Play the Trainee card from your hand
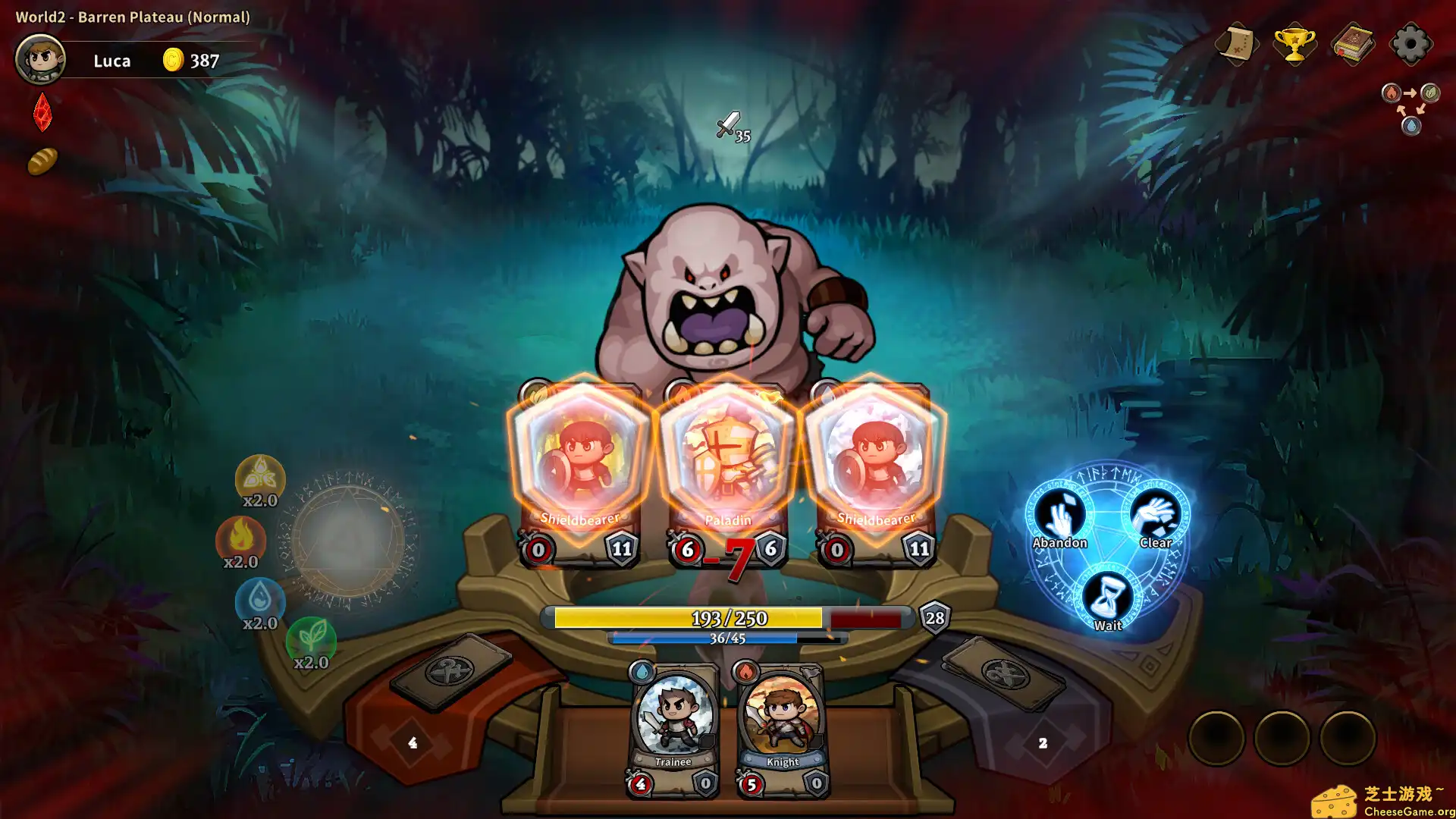The image size is (1456, 819). [673, 724]
